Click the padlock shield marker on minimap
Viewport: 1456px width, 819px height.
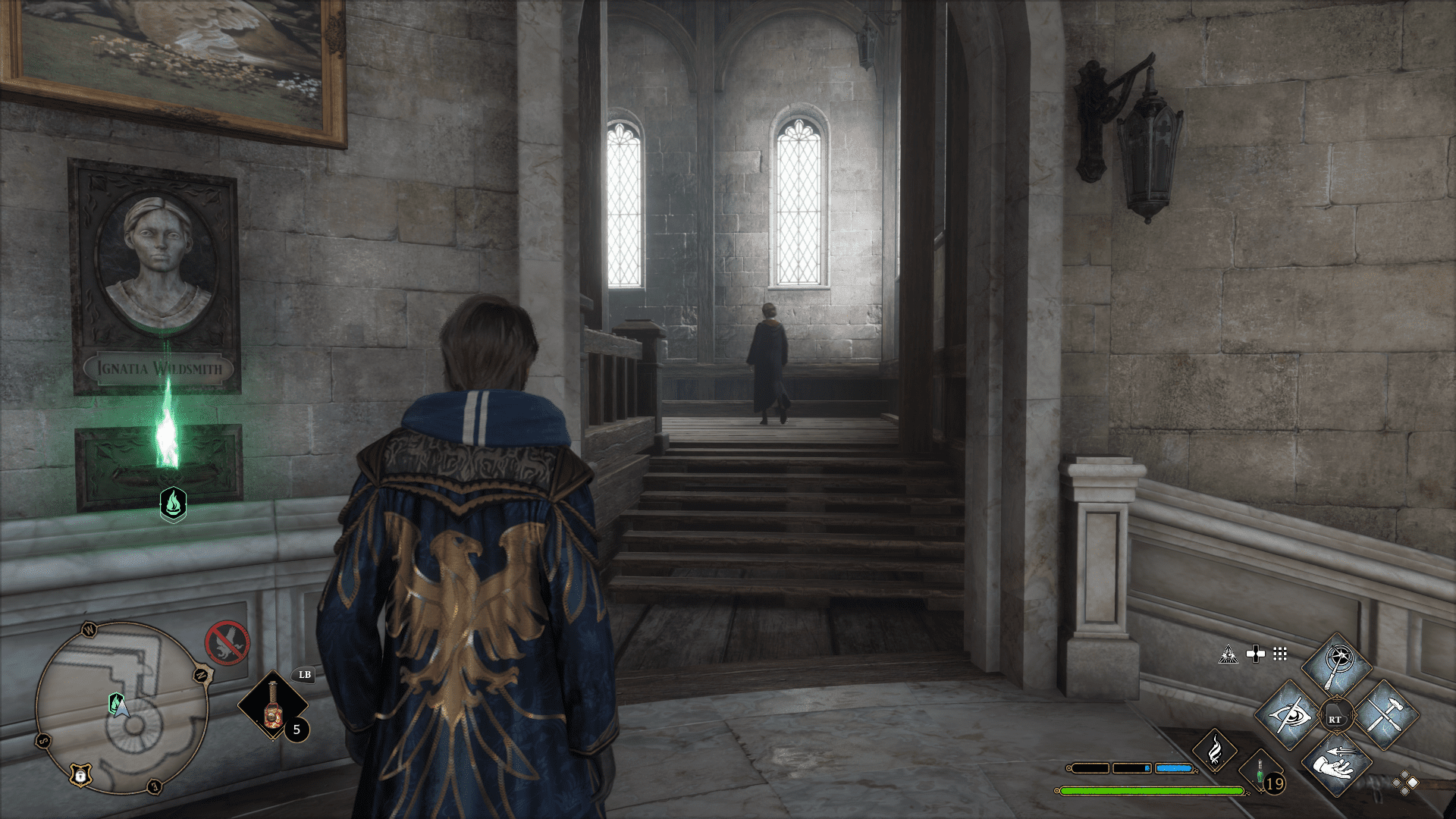pos(80,774)
